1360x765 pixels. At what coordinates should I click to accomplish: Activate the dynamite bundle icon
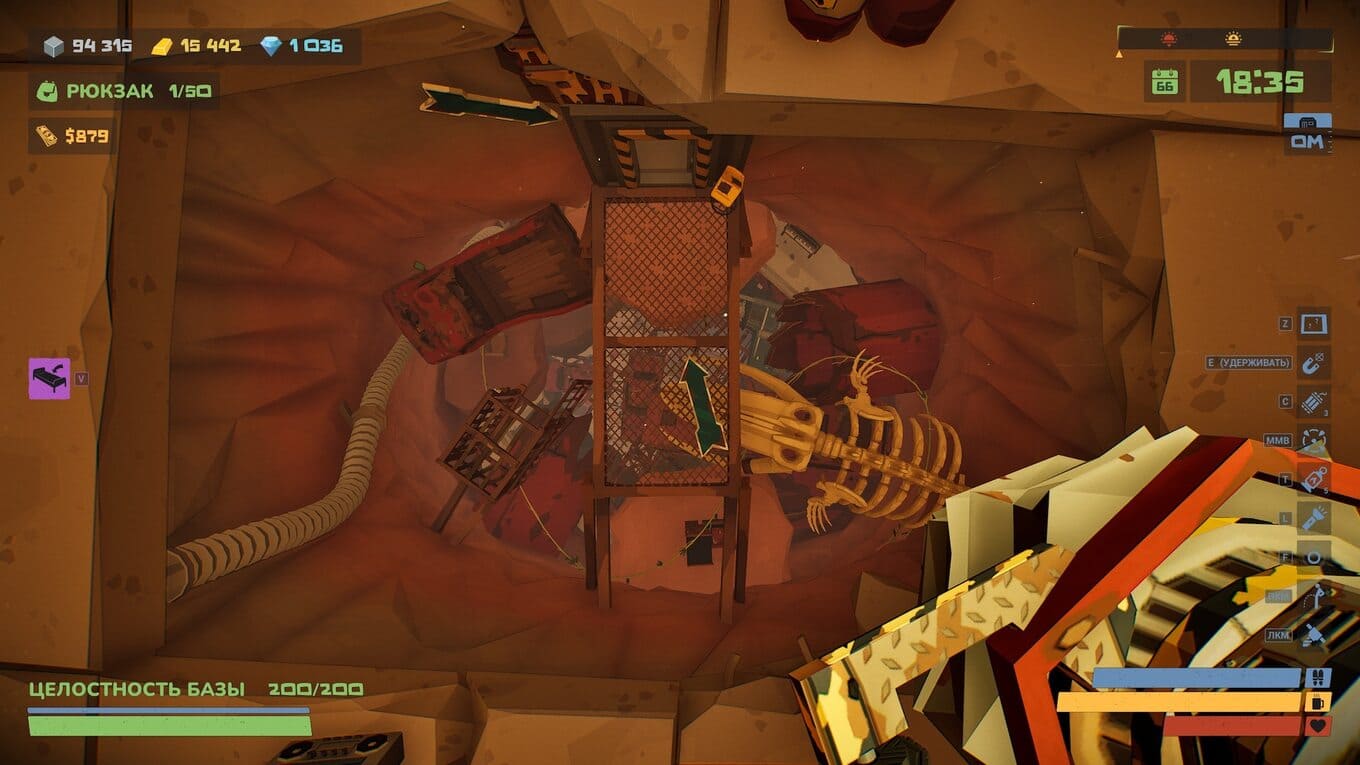pyautogui.click(x=1313, y=401)
